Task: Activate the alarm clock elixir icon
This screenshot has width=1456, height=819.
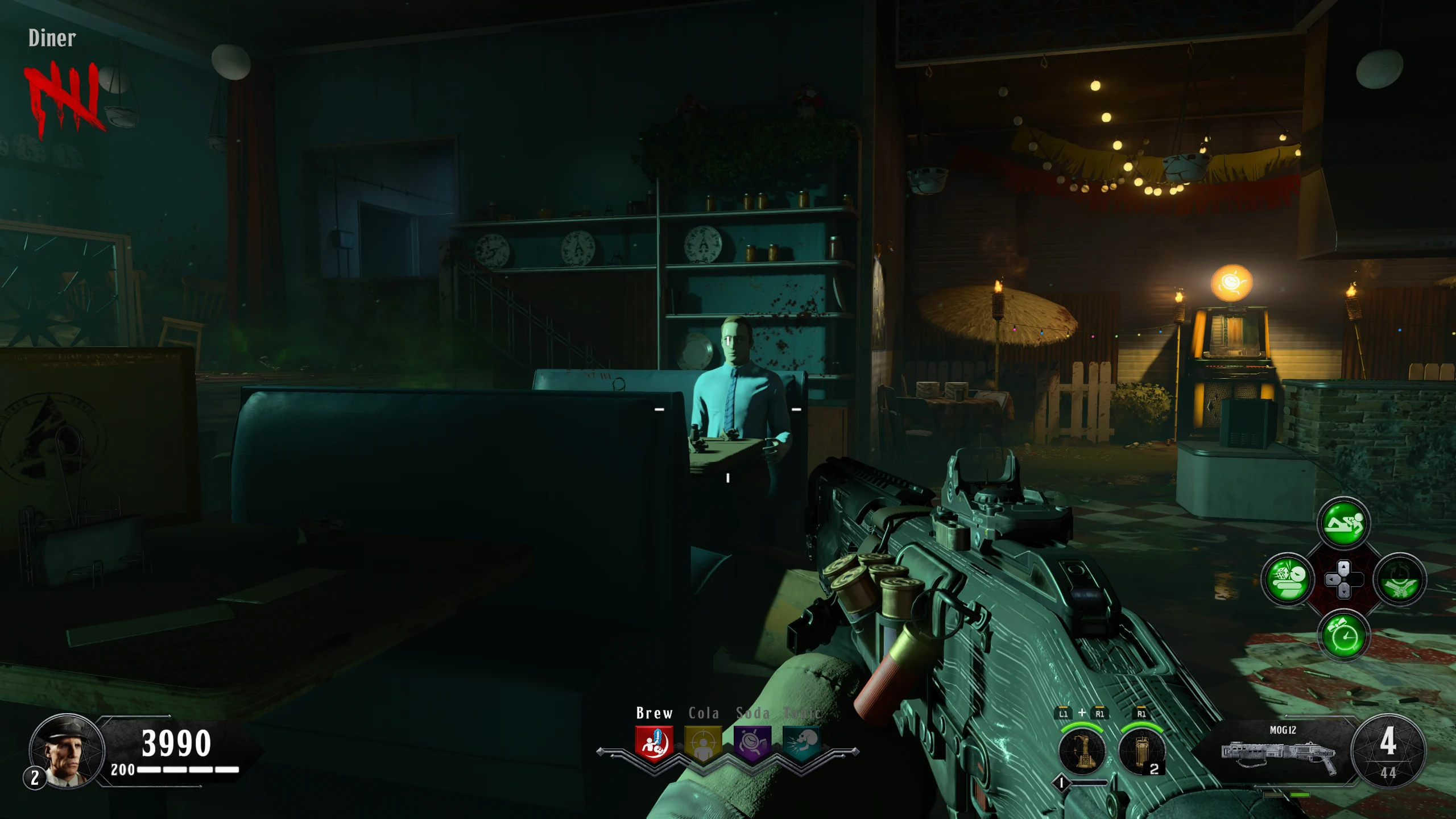Action: (1343, 635)
